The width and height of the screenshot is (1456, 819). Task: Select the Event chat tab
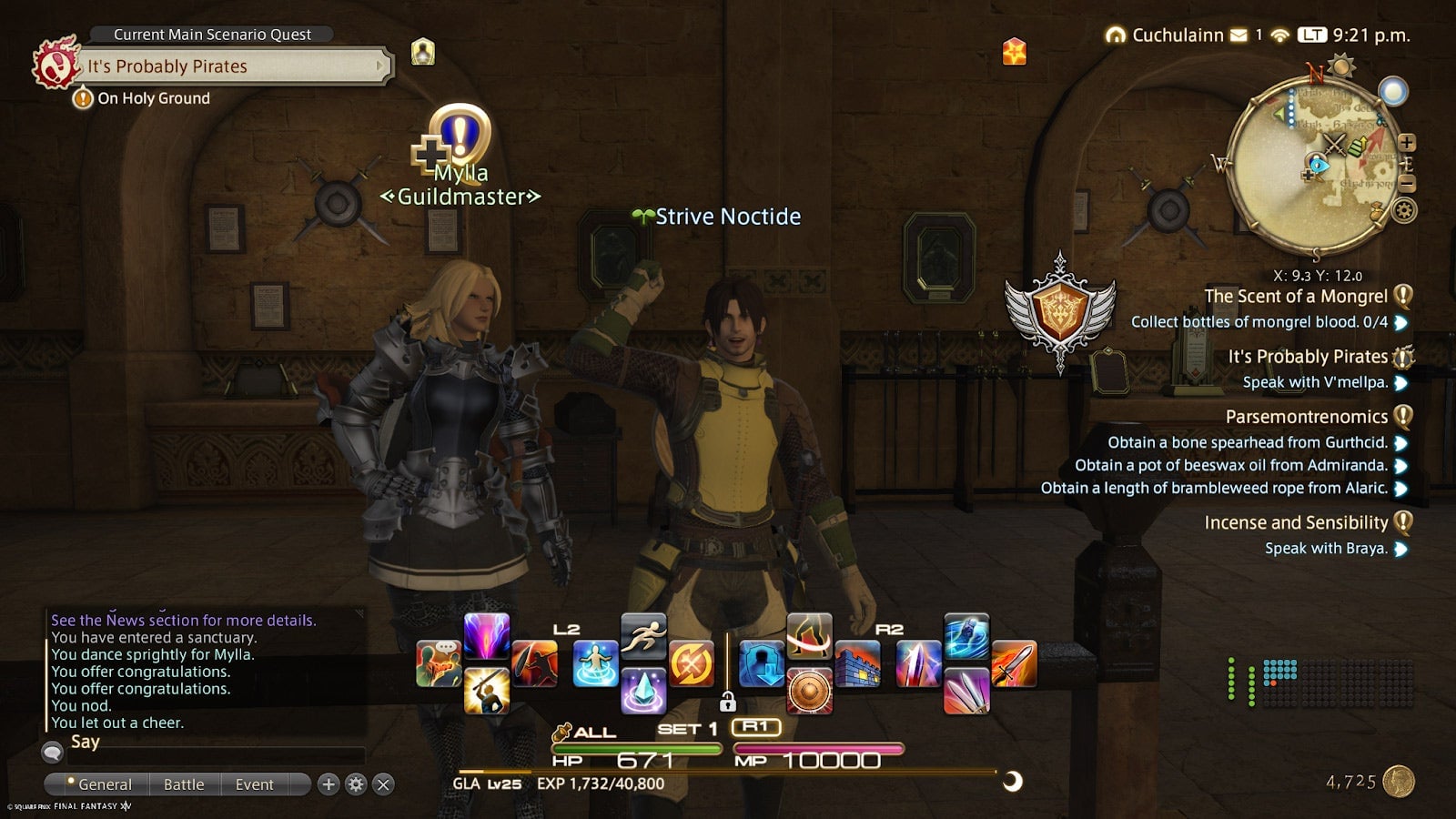(x=255, y=784)
